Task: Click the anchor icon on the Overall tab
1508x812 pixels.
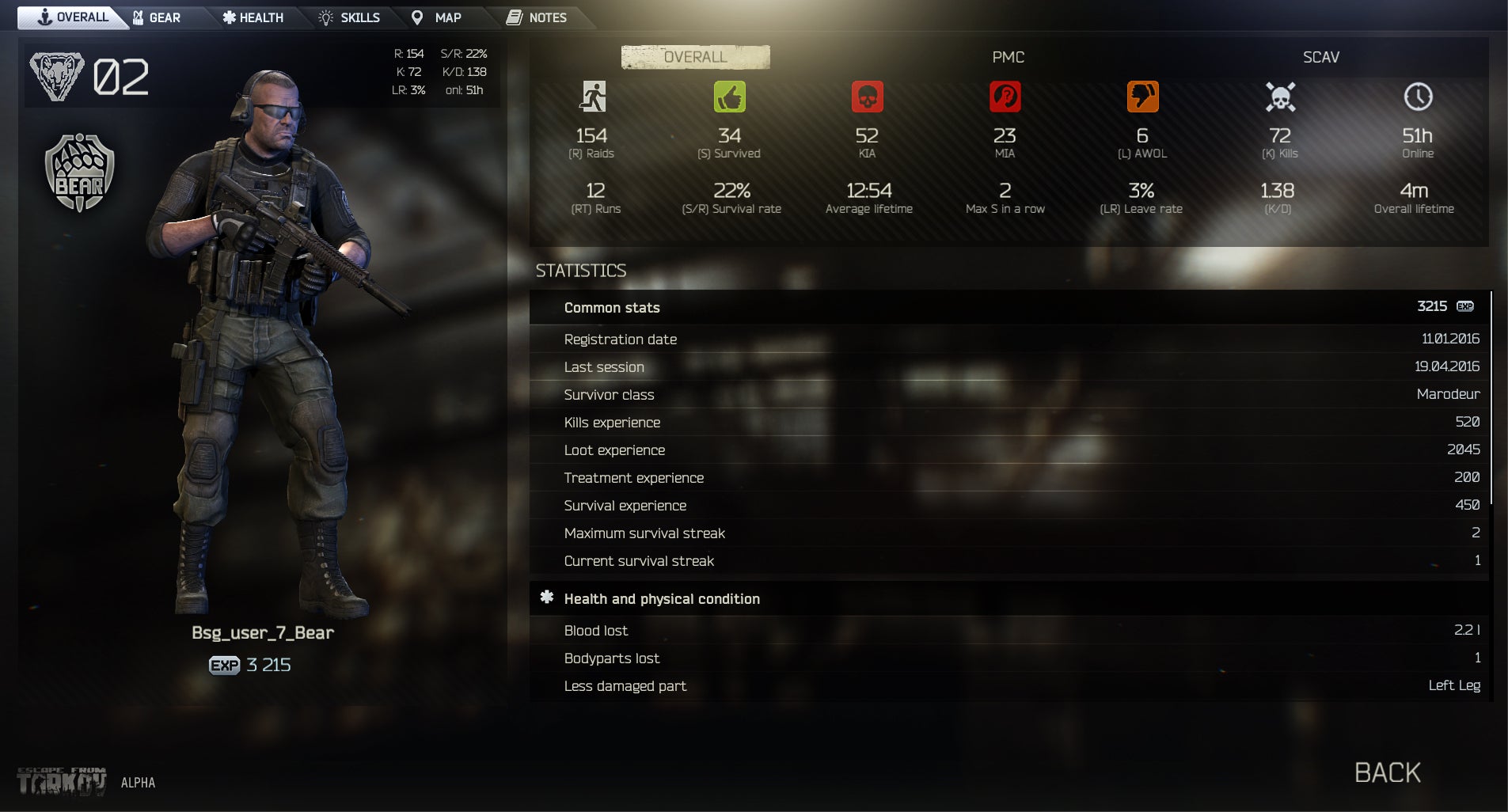Action: (x=46, y=17)
